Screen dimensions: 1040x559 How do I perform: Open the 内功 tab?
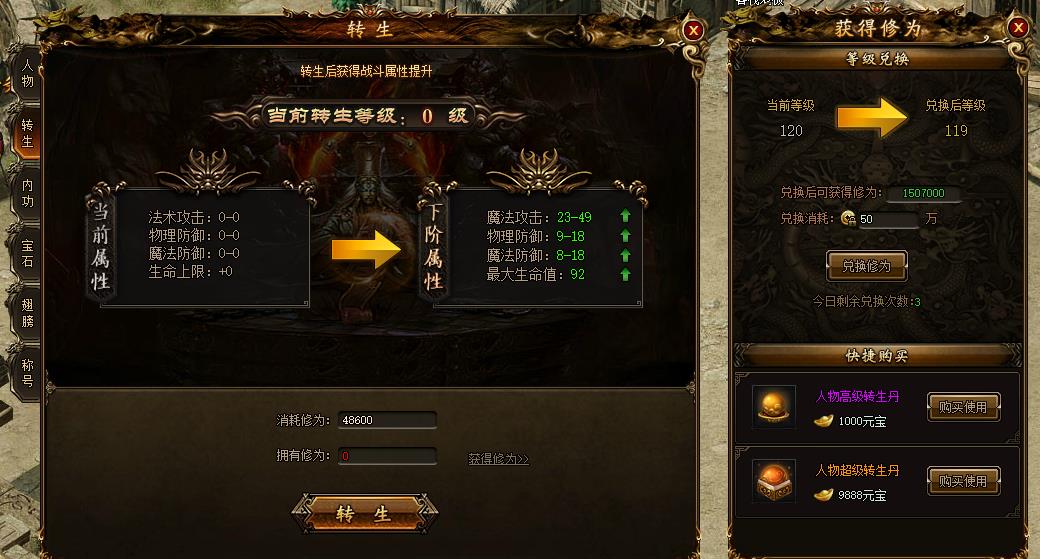pyautogui.click(x=27, y=192)
